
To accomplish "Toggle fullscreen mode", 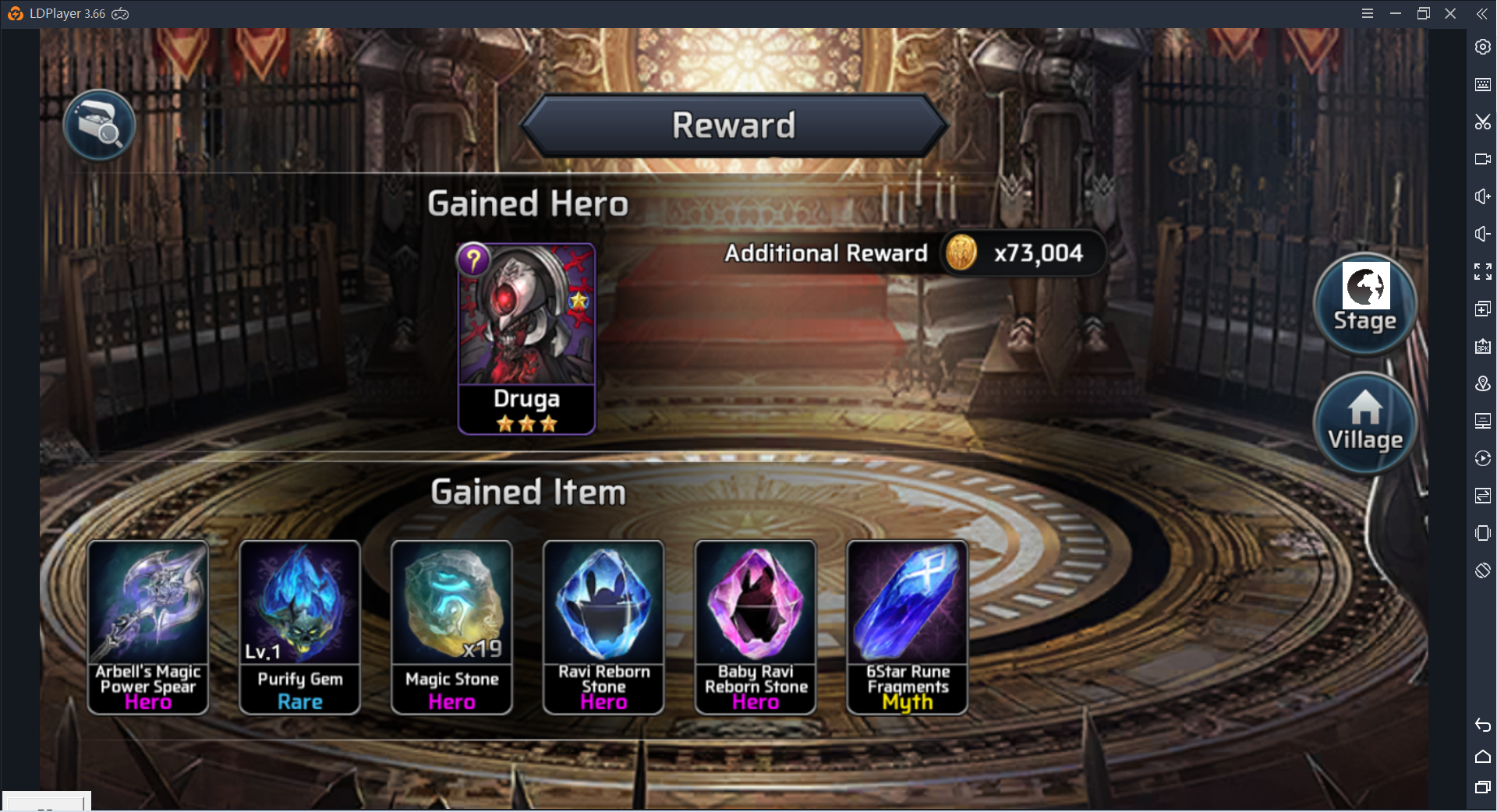I will (x=1482, y=271).
